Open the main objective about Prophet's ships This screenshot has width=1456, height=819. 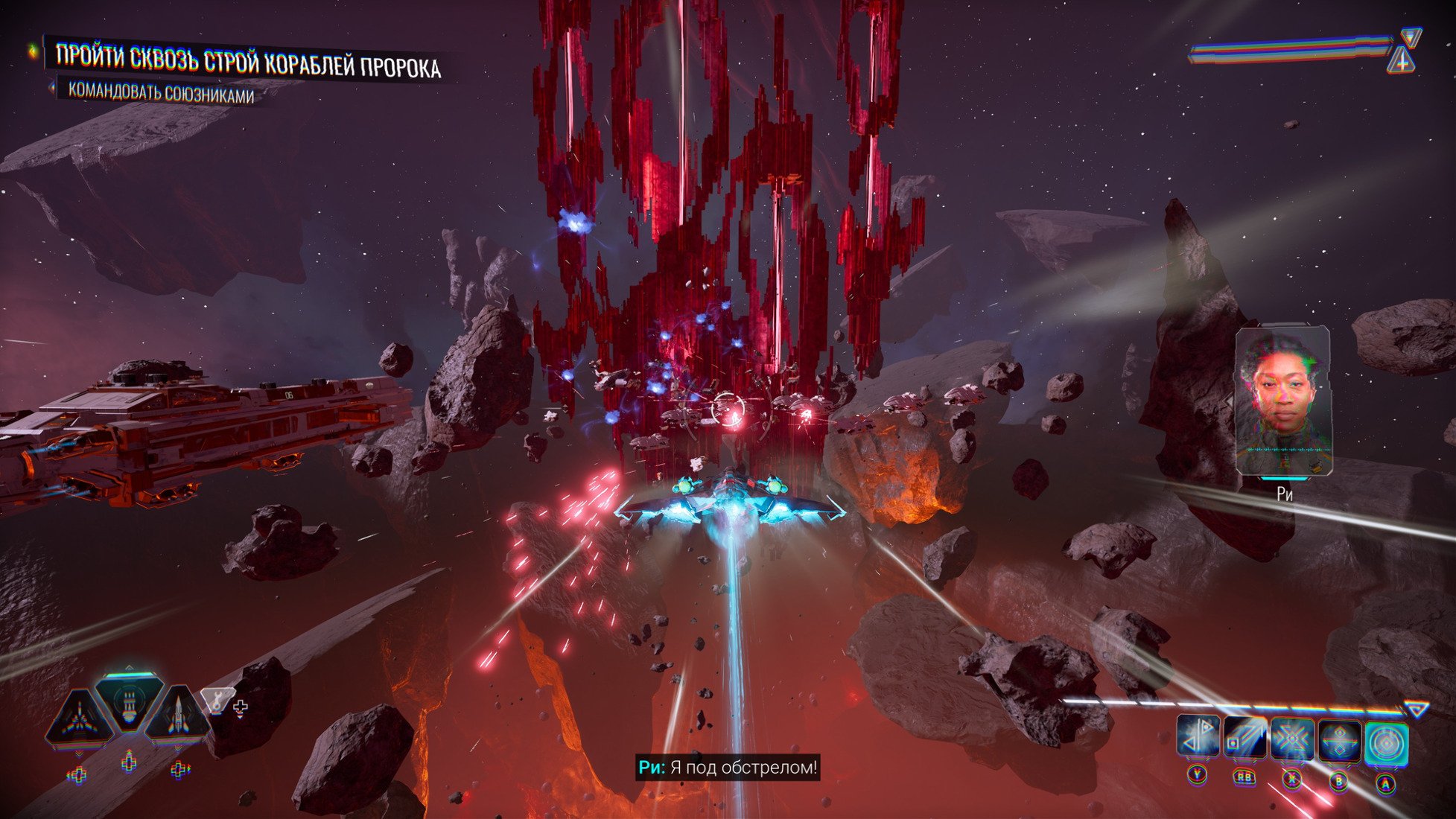pyautogui.click(x=248, y=61)
